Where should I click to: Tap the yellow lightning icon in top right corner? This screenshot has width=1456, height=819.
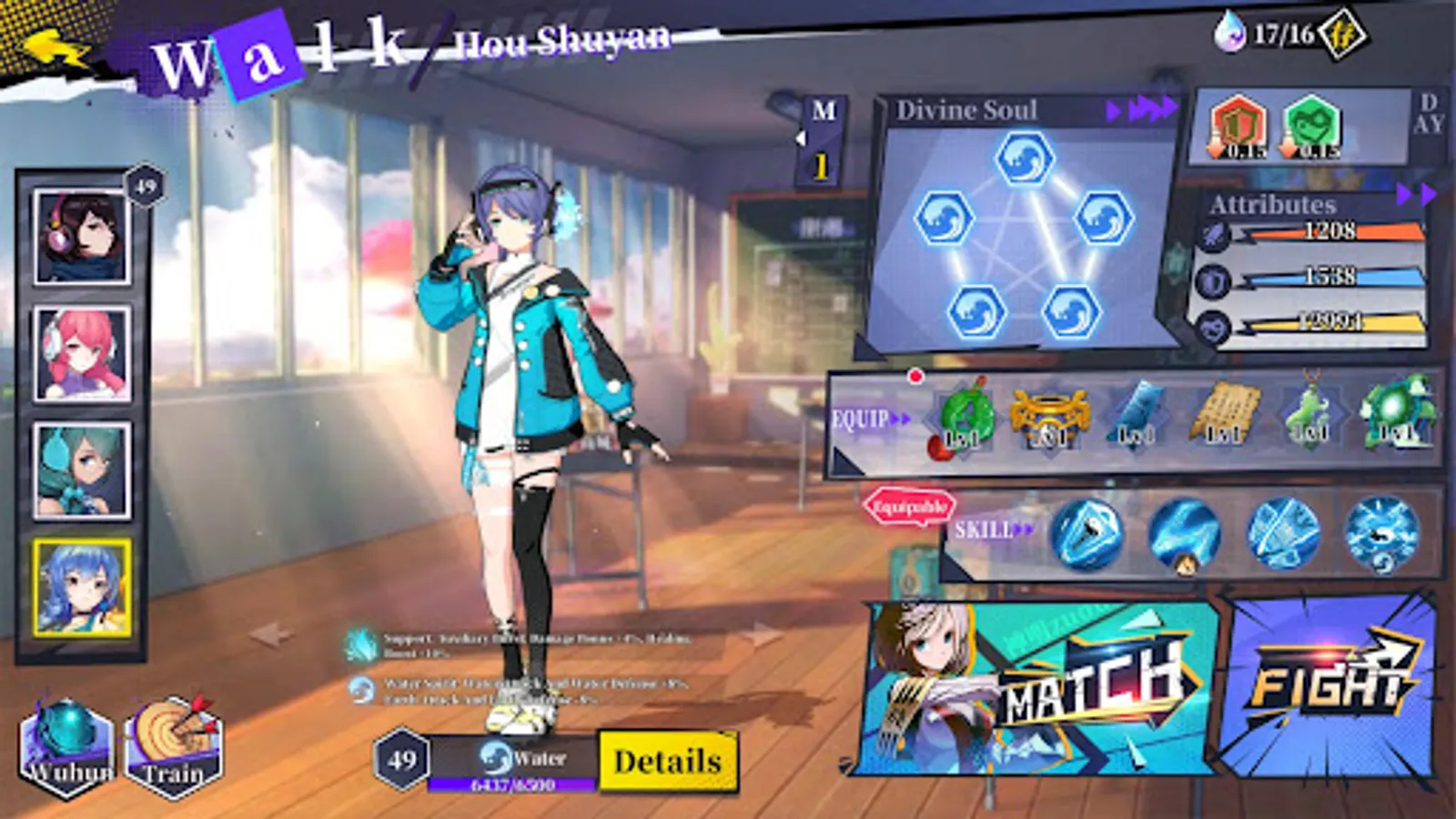[1345, 33]
